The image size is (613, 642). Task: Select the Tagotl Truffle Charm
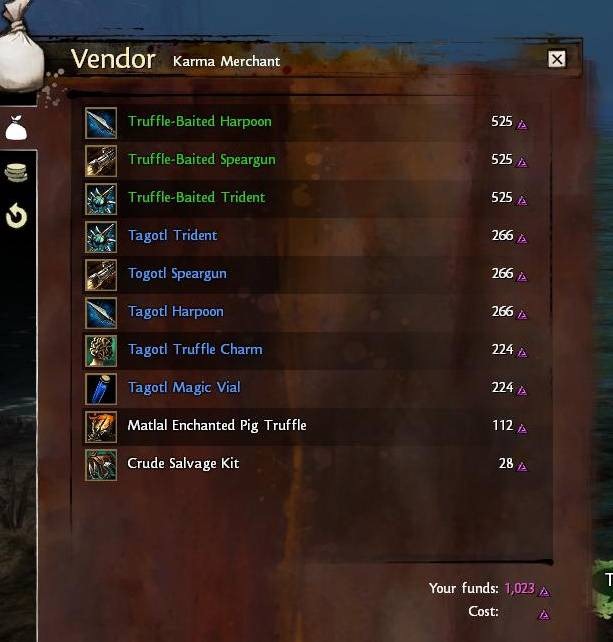tap(195, 350)
